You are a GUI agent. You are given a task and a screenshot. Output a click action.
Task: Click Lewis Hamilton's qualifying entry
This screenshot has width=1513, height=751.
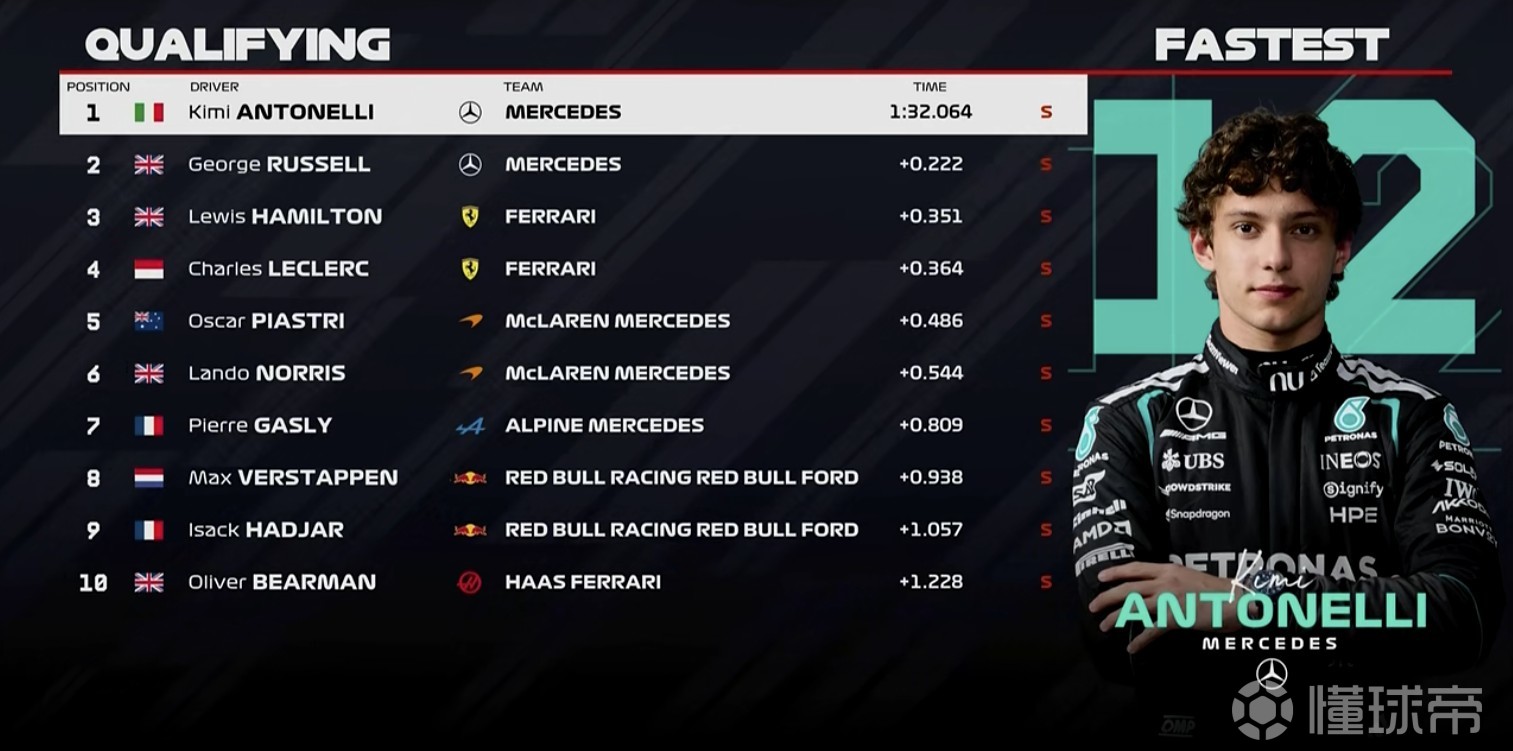click(572, 216)
